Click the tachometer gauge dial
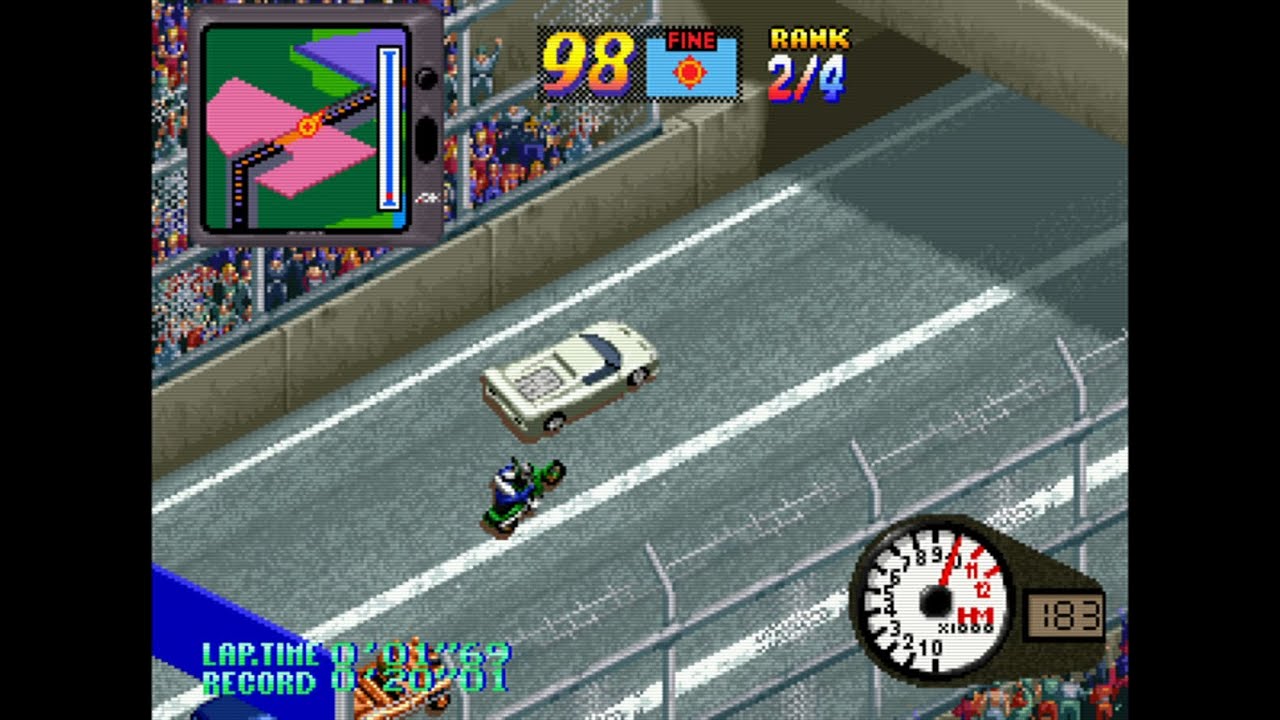1280x720 pixels. tap(934, 601)
